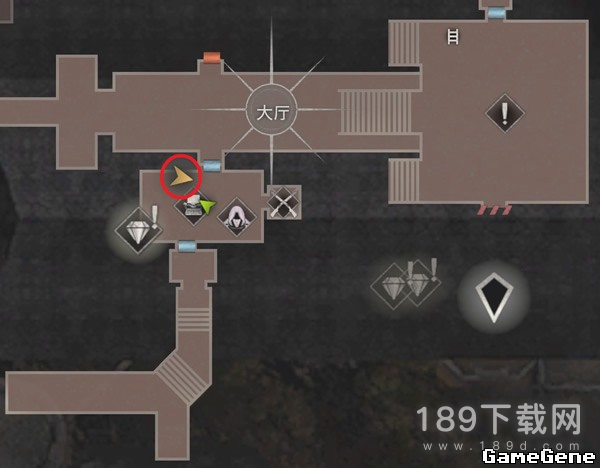The width and height of the screenshot is (600, 468).
Task: Click the exclamation mark diamond marker
Action: tap(504, 113)
